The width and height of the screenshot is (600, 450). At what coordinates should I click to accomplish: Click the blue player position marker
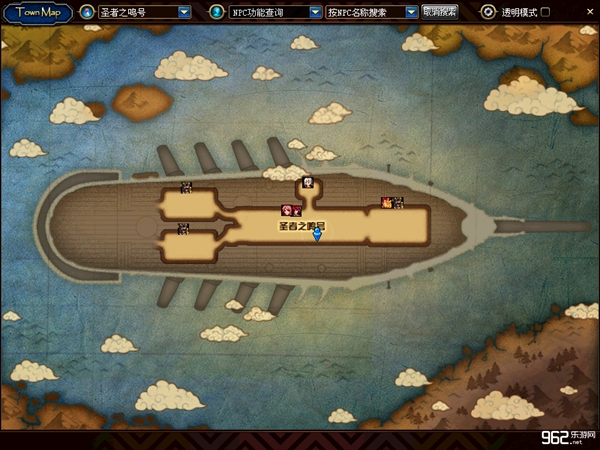317,235
